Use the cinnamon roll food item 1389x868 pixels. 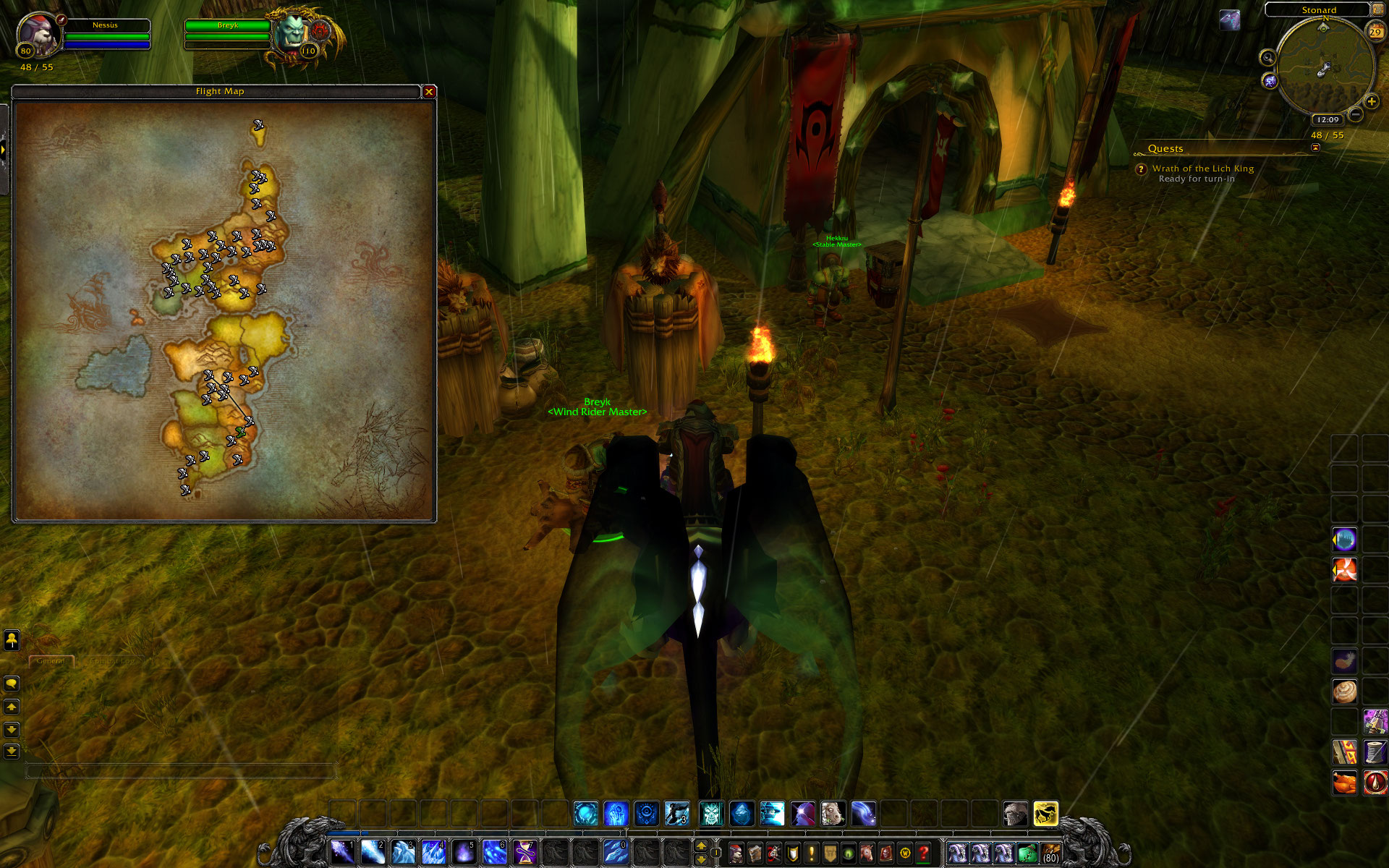[1345, 692]
